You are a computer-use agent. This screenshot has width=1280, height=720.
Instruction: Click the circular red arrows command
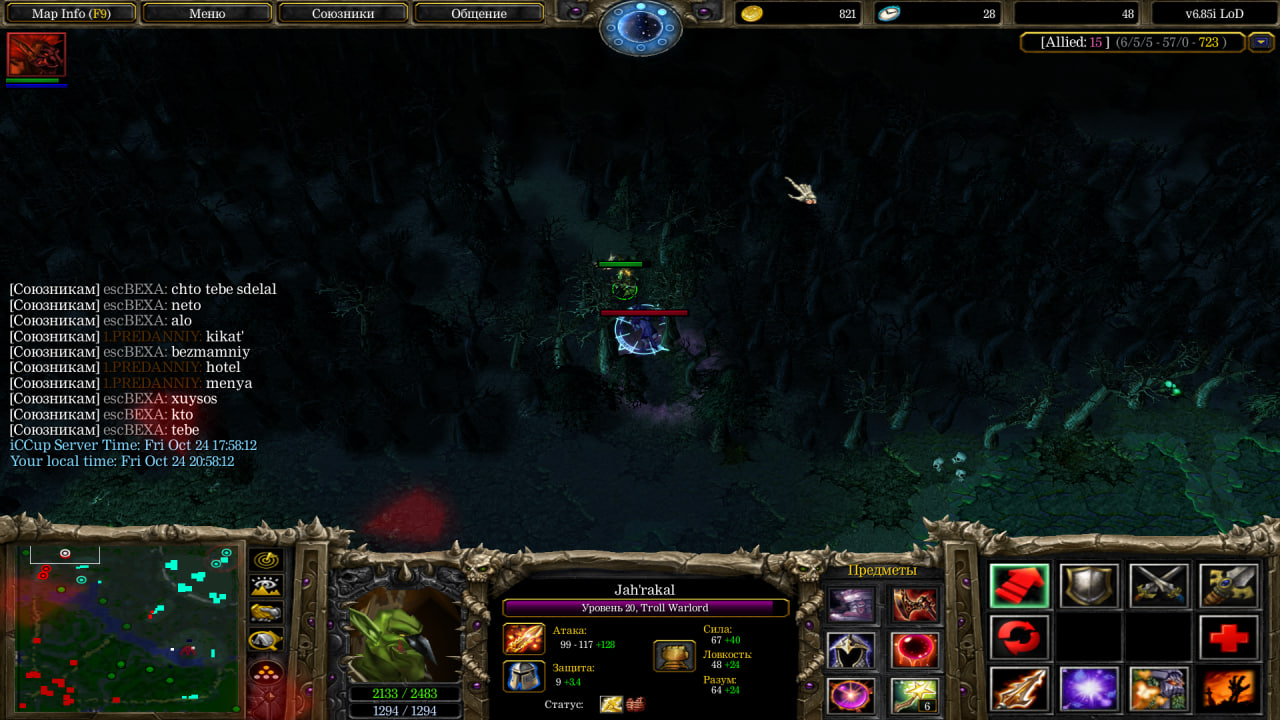(1019, 637)
